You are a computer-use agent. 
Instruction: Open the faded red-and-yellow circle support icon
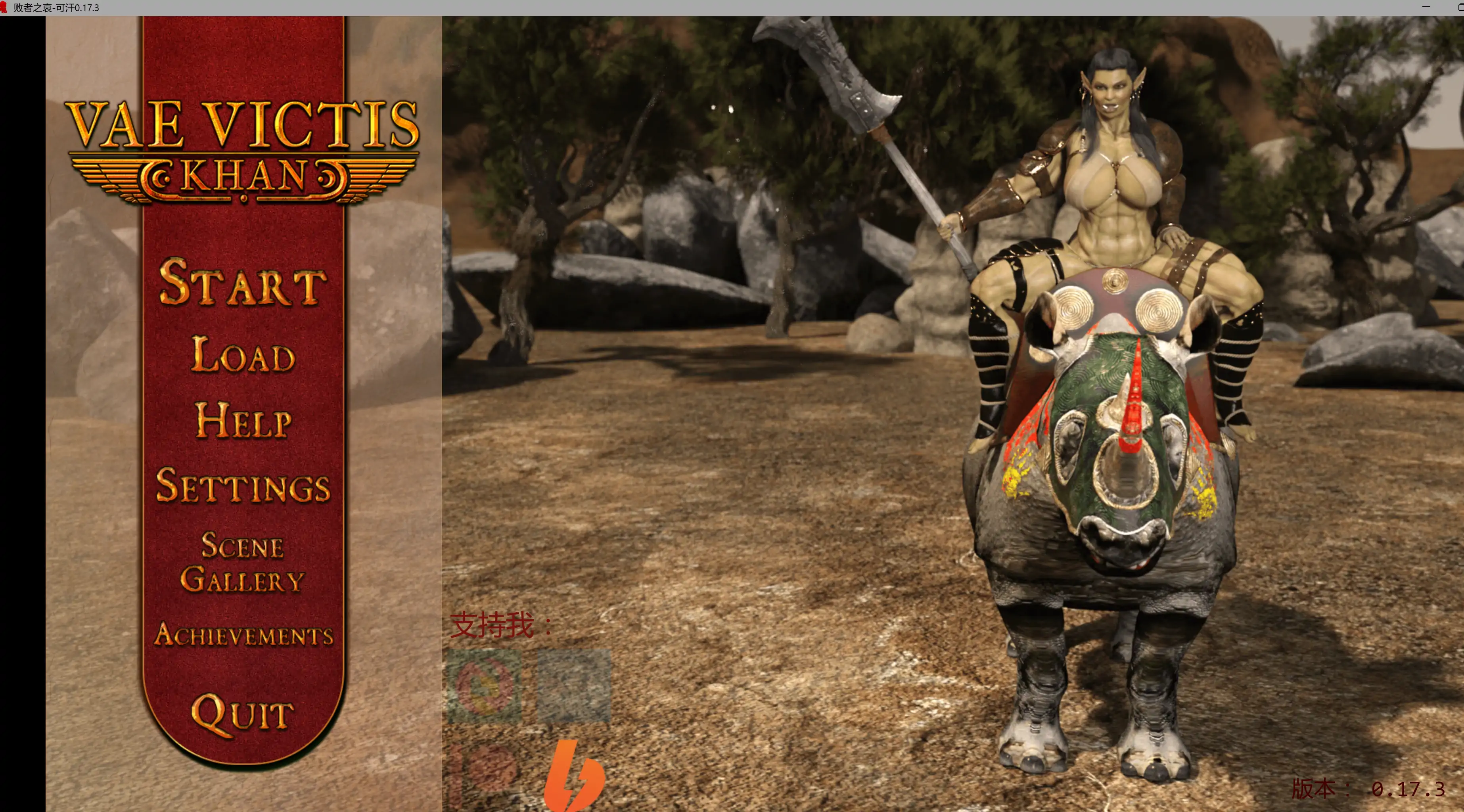(x=485, y=686)
